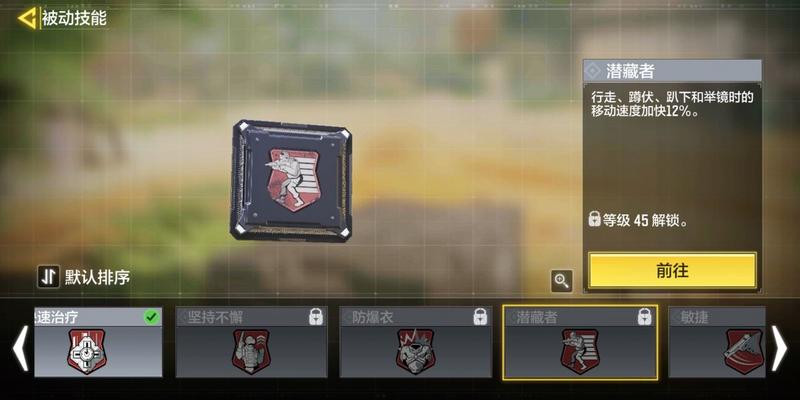Pick the highlighted 潜藏者 perk card
Image resolution: width=800 pixels, height=400 pixels.
[580, 342]
